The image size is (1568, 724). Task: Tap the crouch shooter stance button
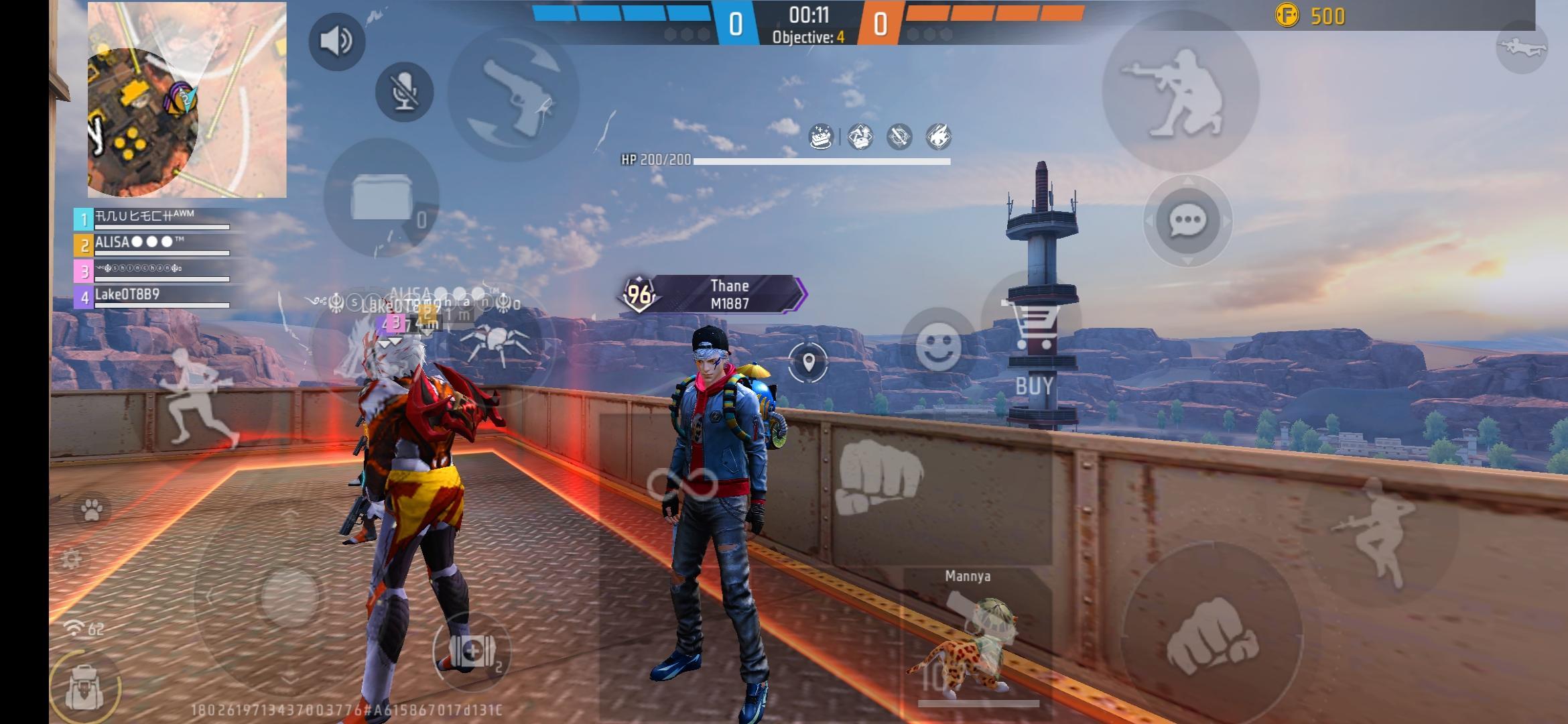(x=1180, y=92)
